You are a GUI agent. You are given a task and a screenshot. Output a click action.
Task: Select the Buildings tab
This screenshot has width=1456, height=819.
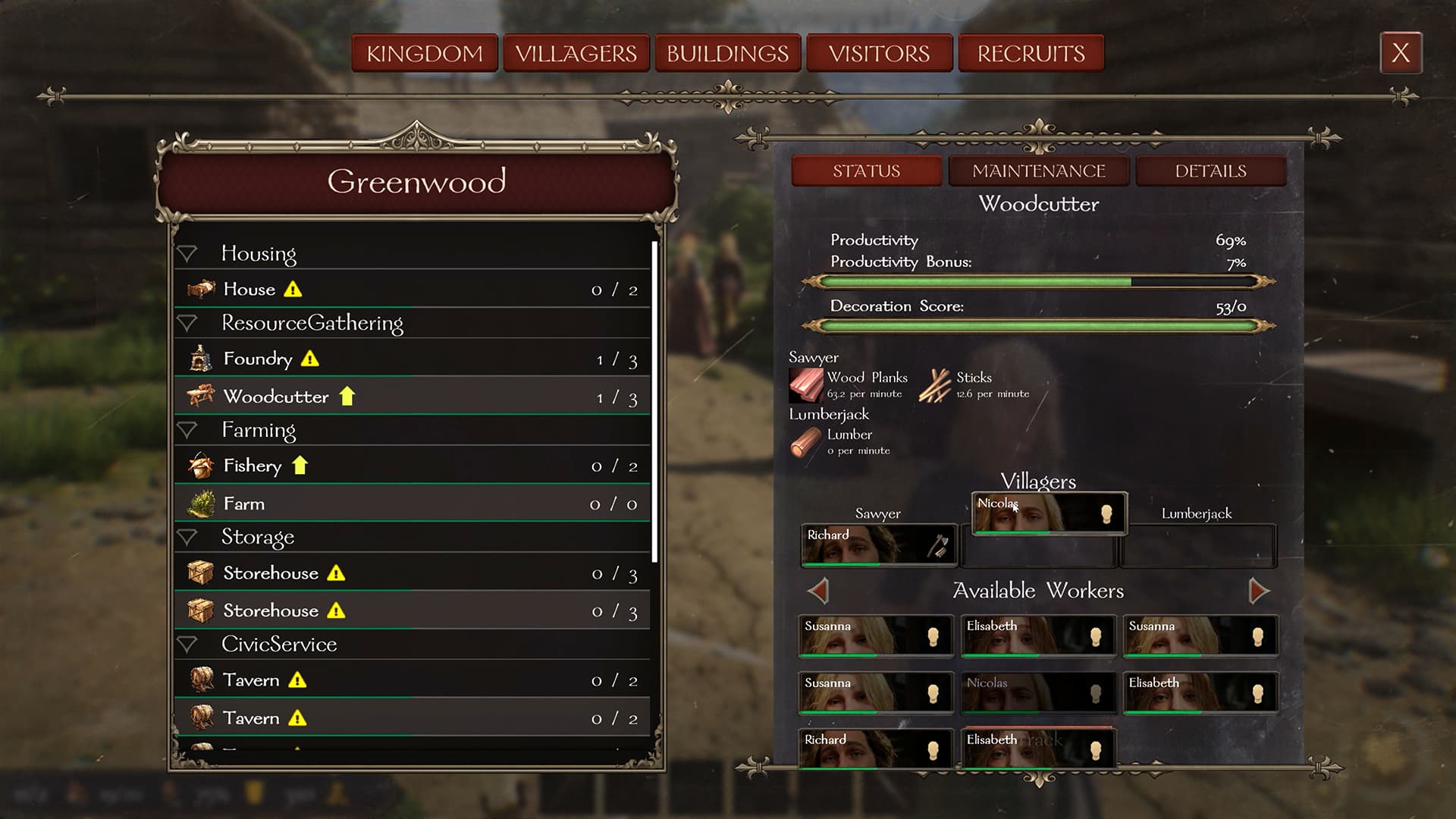pyautogui.click(x=728, y=54)
